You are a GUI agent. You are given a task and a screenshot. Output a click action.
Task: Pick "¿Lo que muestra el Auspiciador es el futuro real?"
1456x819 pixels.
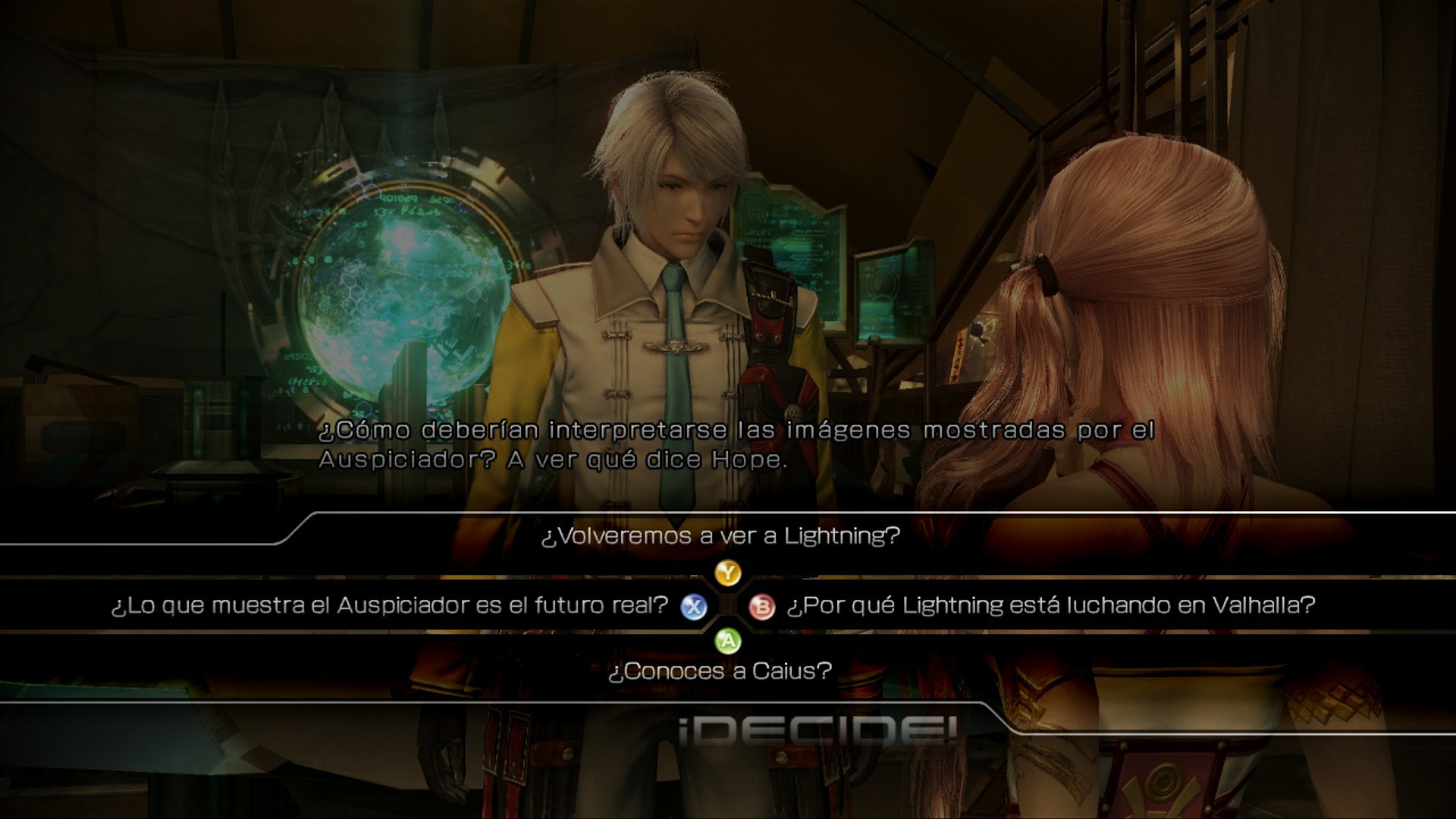(387, 606)
